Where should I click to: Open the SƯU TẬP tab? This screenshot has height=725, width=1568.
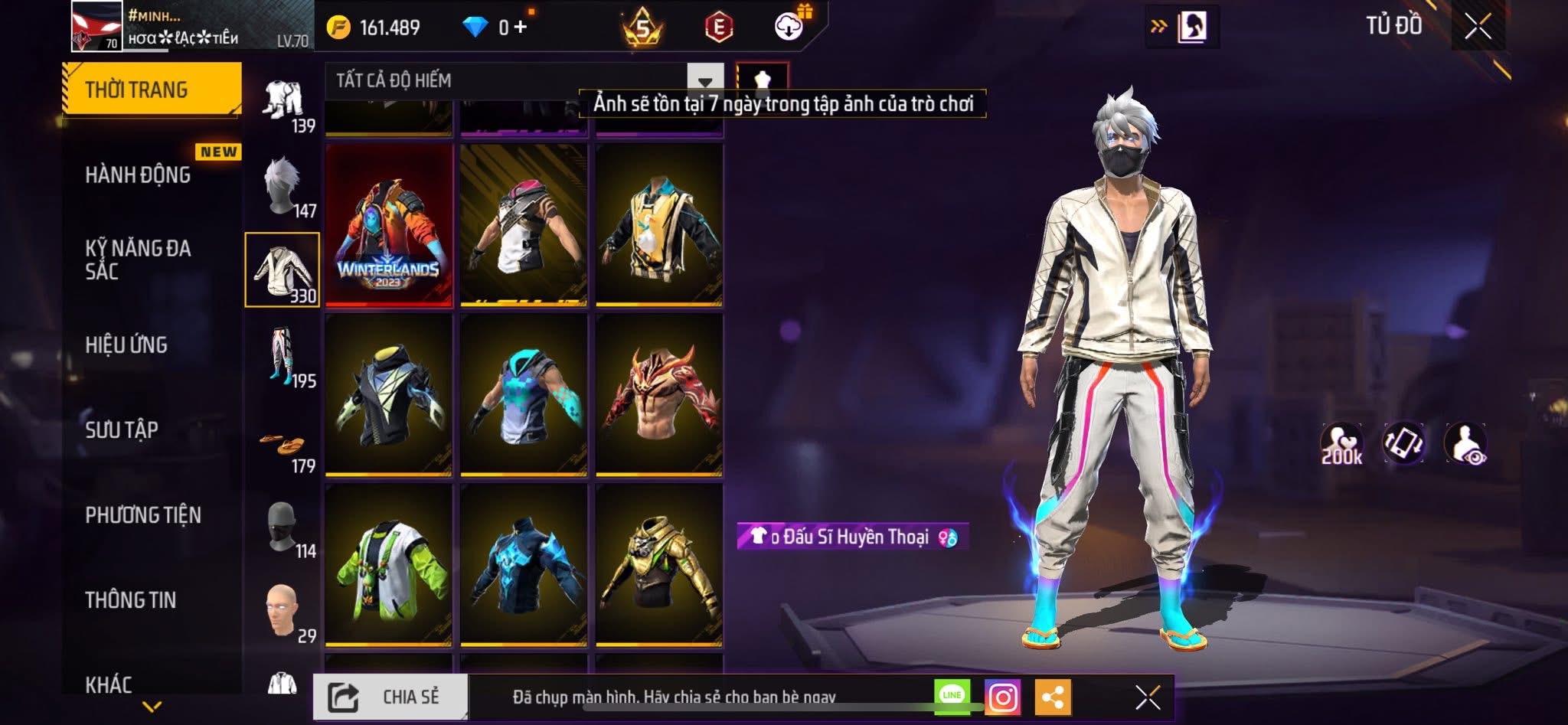click(122, 430)
